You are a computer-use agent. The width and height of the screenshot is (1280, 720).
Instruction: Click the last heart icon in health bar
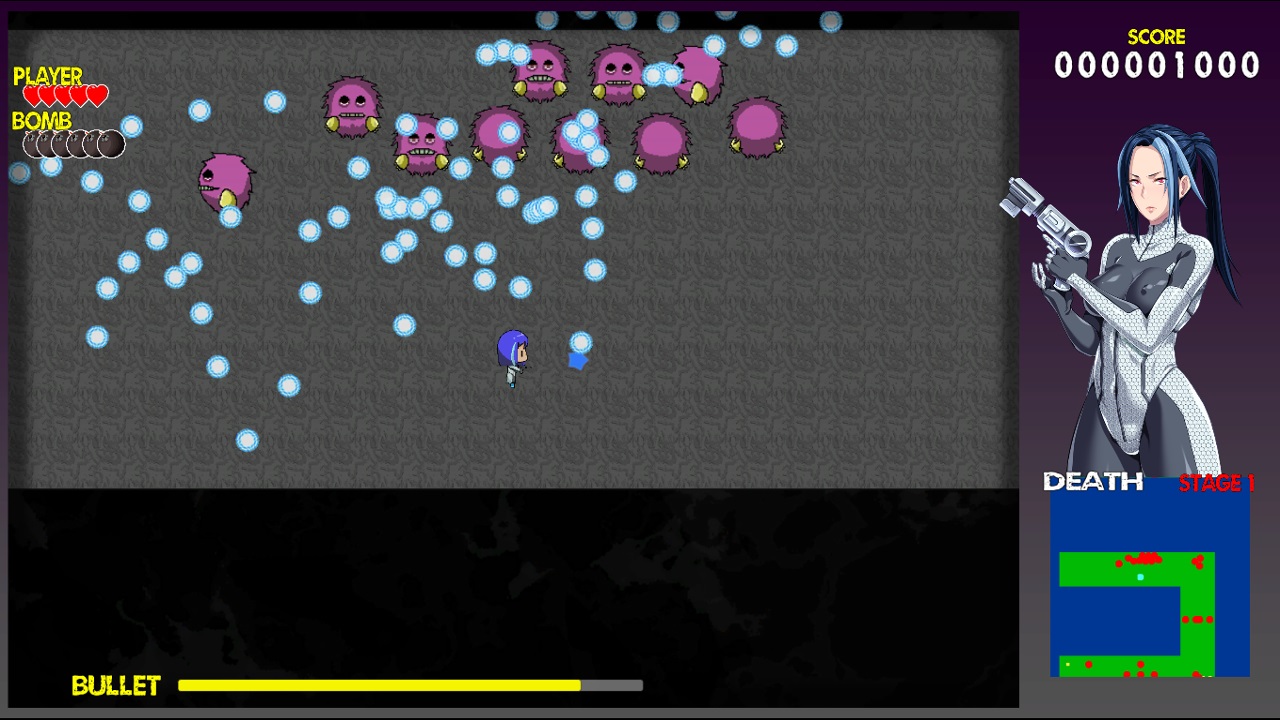97,93
